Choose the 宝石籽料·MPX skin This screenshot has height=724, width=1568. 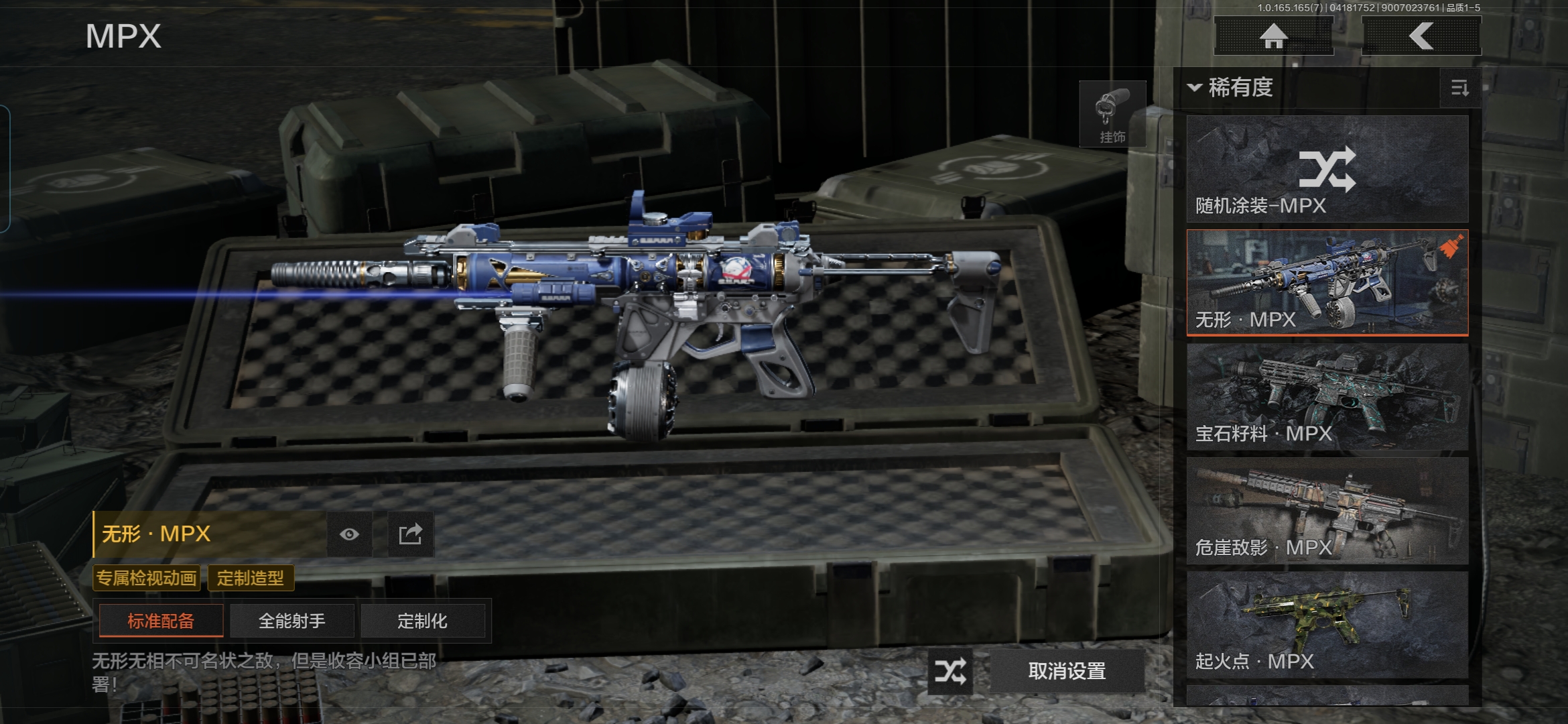pos(1327,396)
